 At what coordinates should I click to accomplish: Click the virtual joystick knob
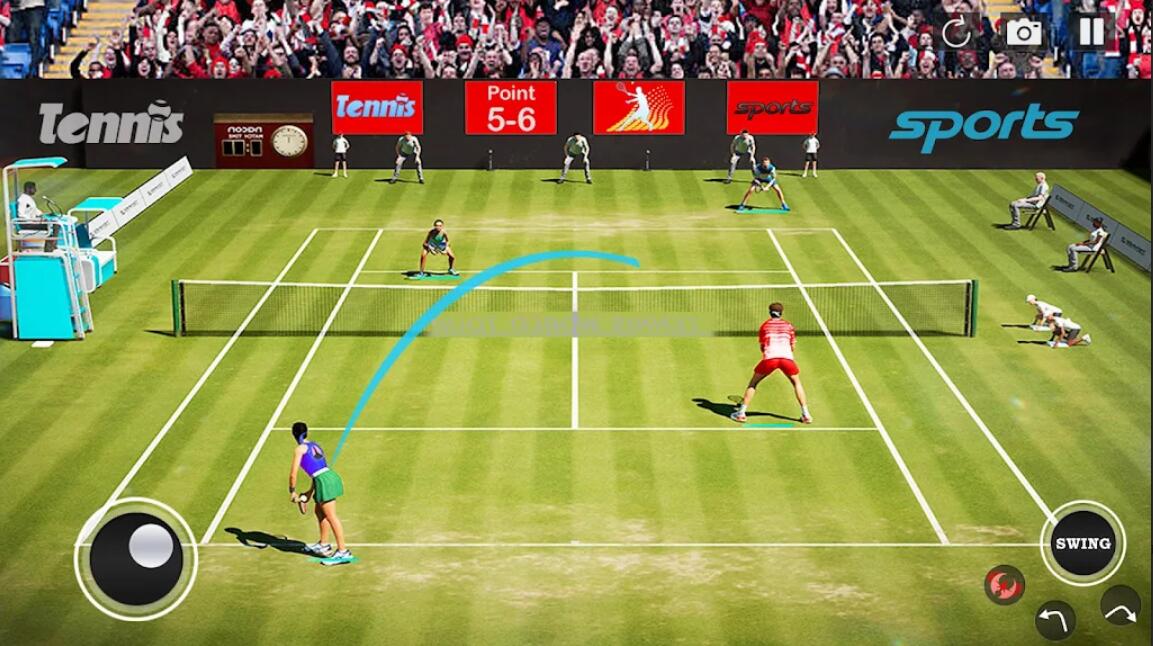151,546
